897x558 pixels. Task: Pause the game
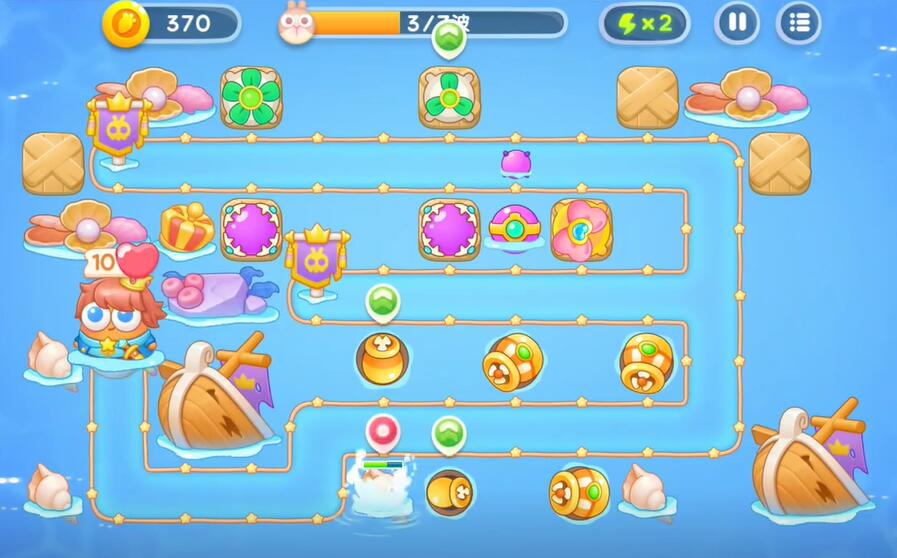pyautogui.click(x=737, y=23)
